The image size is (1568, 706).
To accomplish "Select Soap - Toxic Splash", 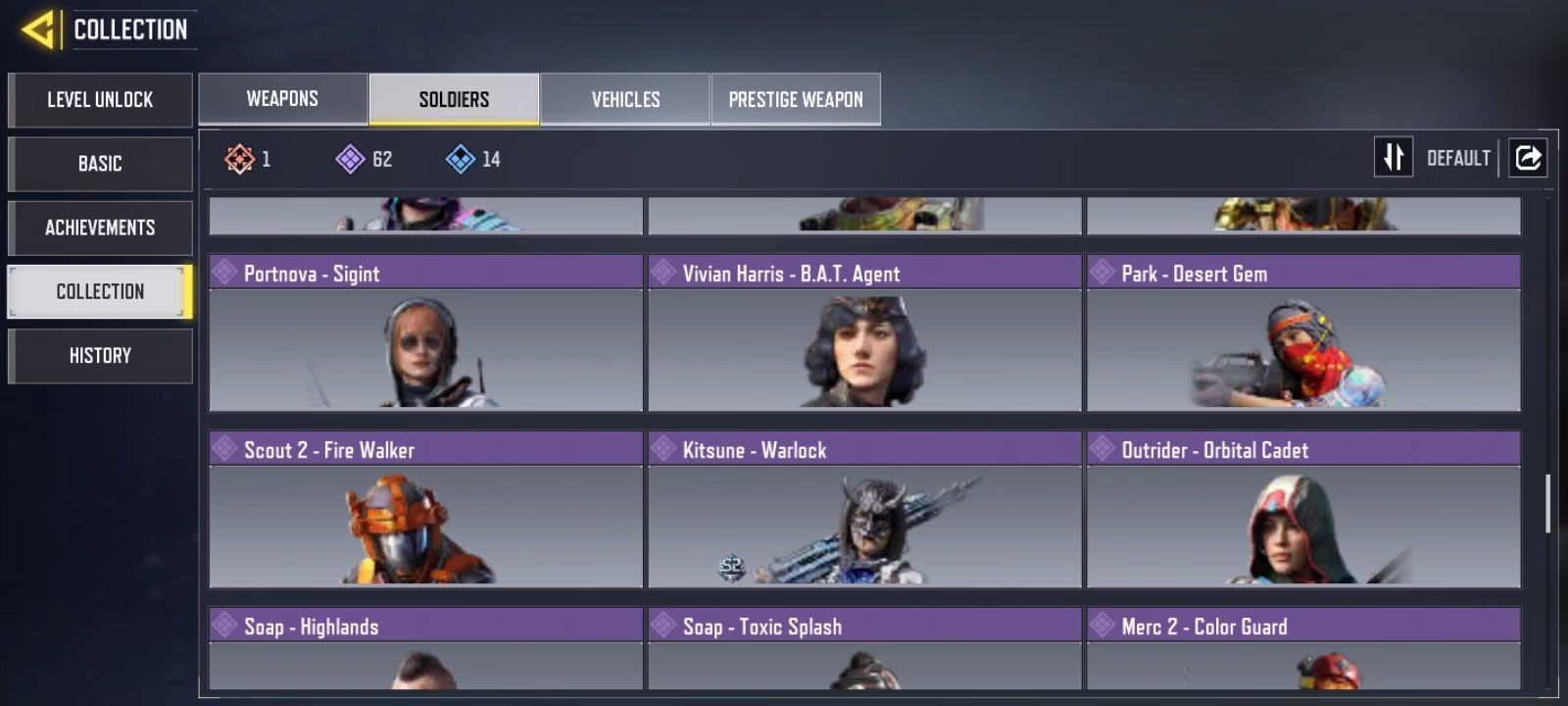I will pyautogui.click(x=864, y=649).
